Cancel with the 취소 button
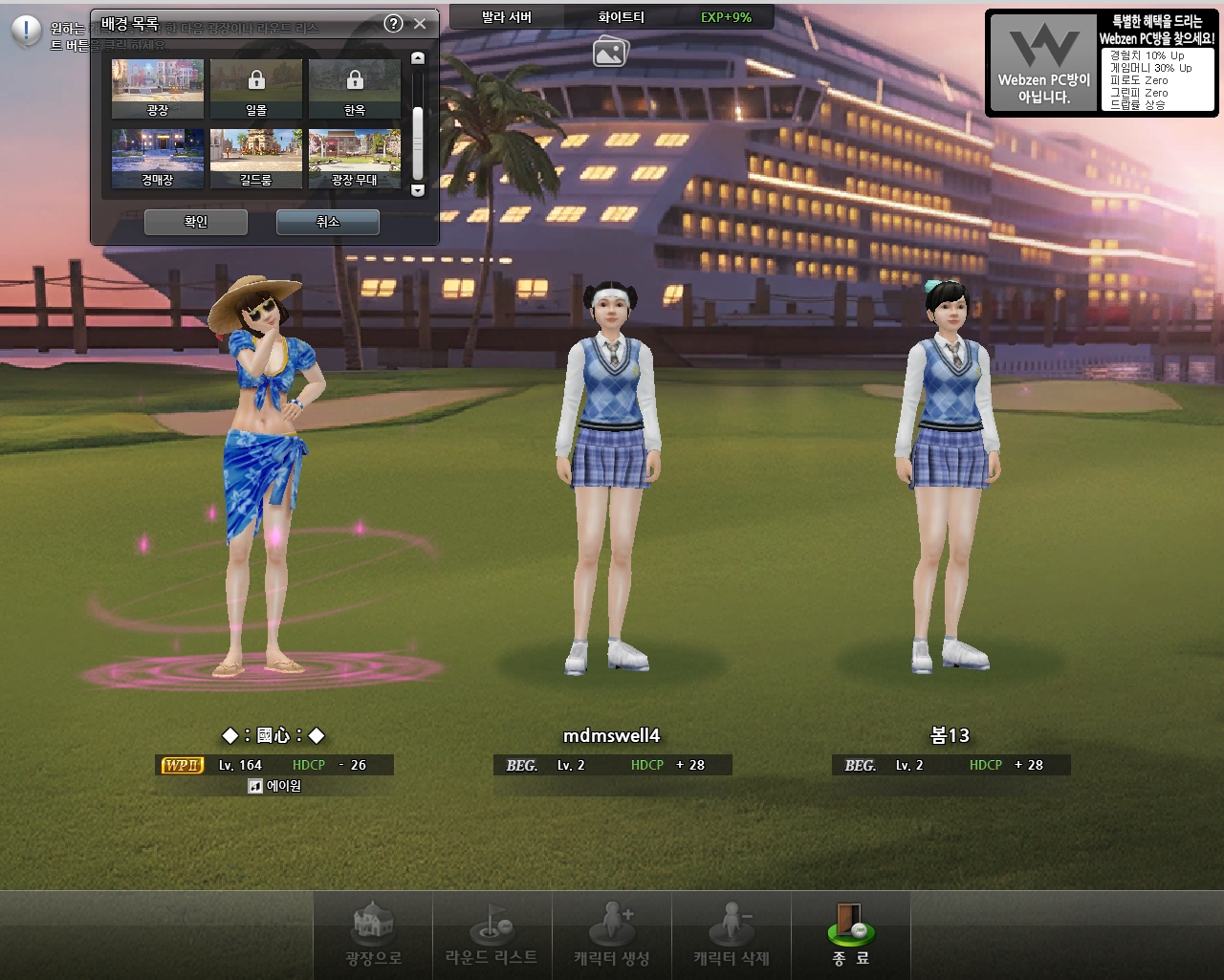 (328, 222)
